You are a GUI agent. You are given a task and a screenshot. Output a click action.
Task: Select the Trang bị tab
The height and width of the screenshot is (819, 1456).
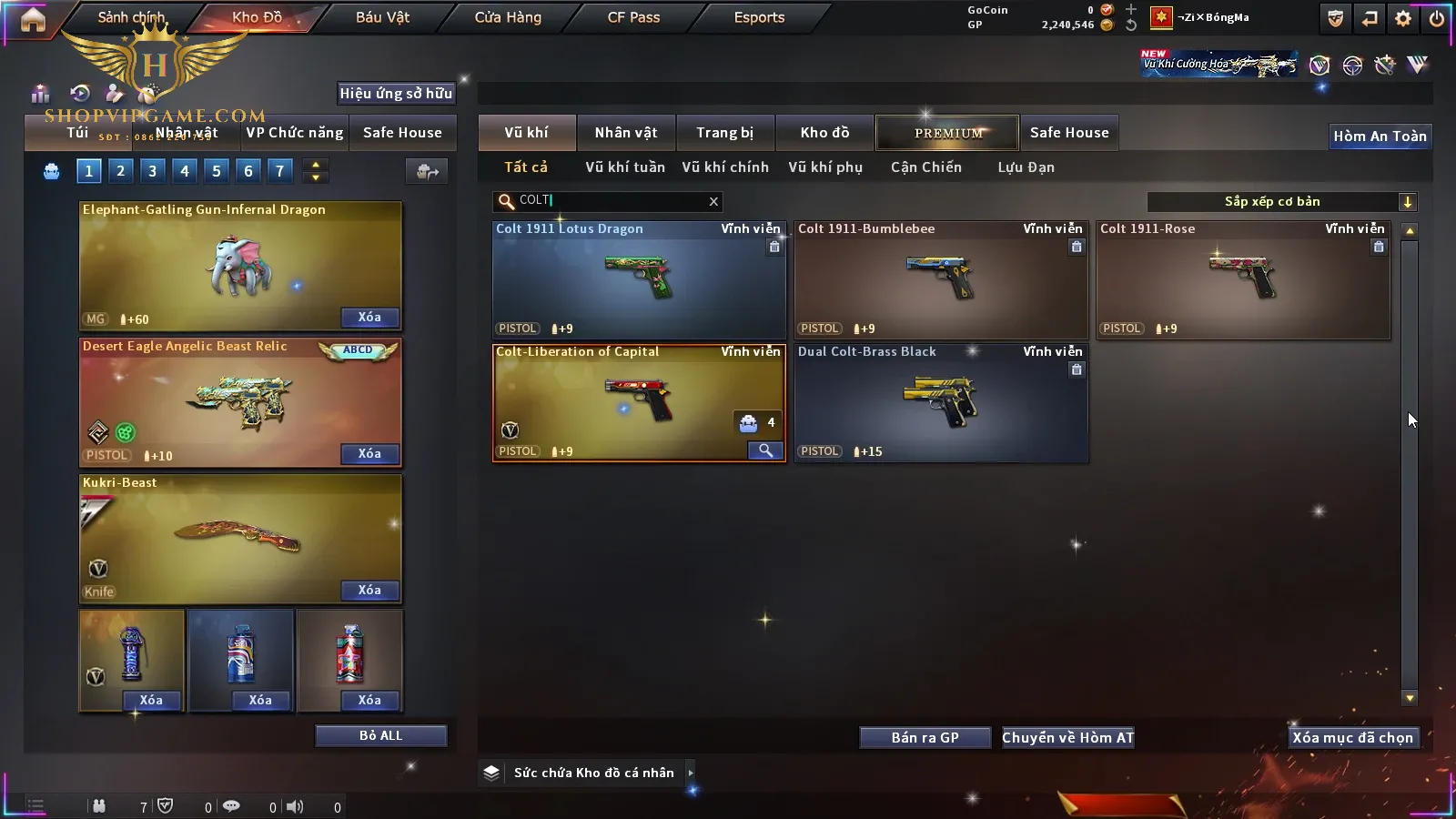pos(725,133)
